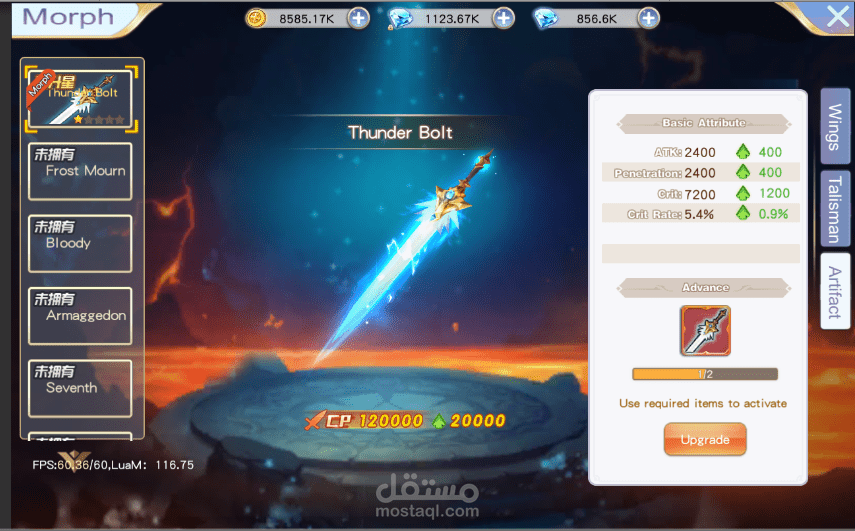This screenshot has height=531, width=855.
Task: Select the Seventh morph entry
Action: click(81, 387)
